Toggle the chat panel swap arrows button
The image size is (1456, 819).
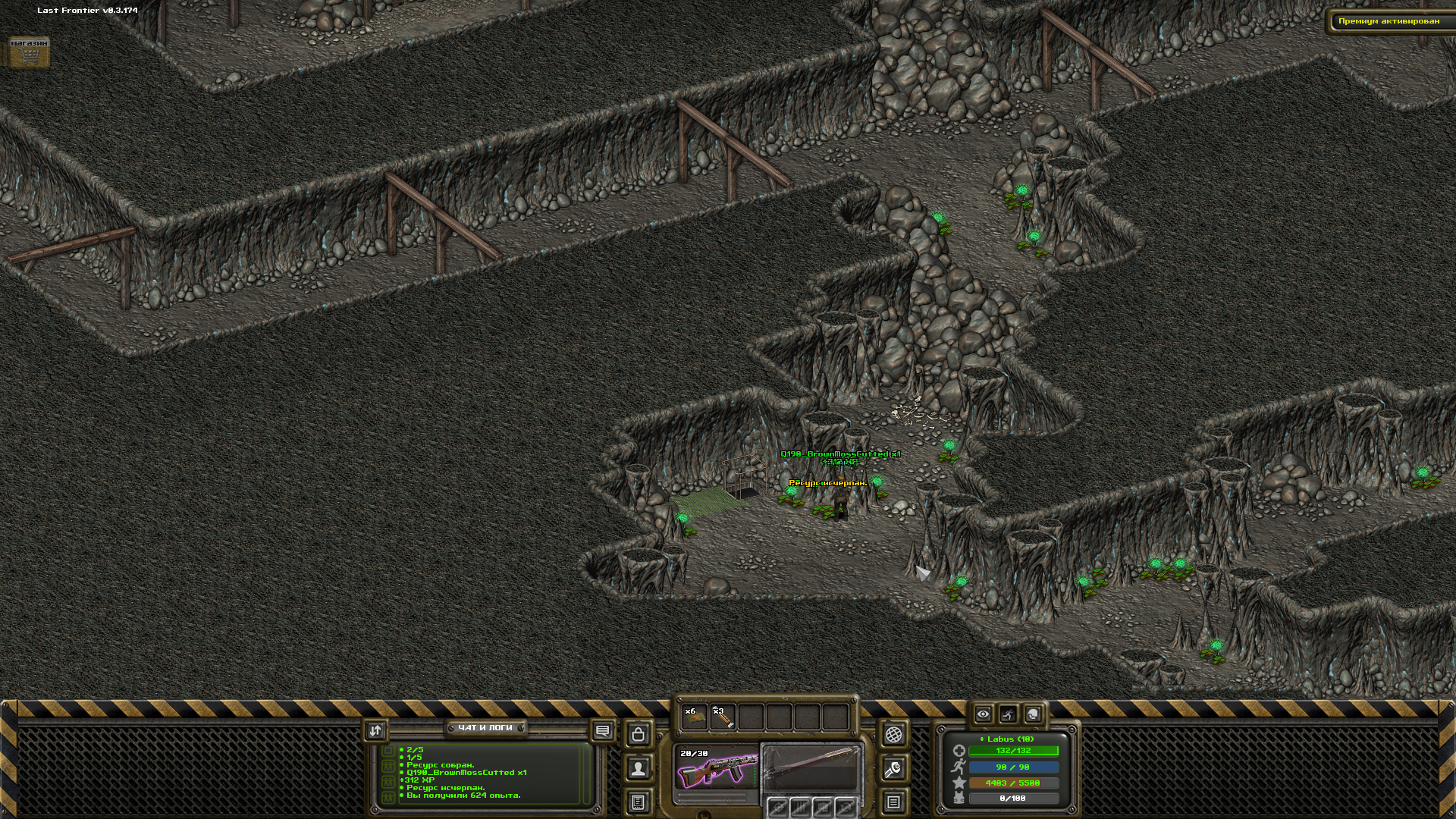(375, 730)
